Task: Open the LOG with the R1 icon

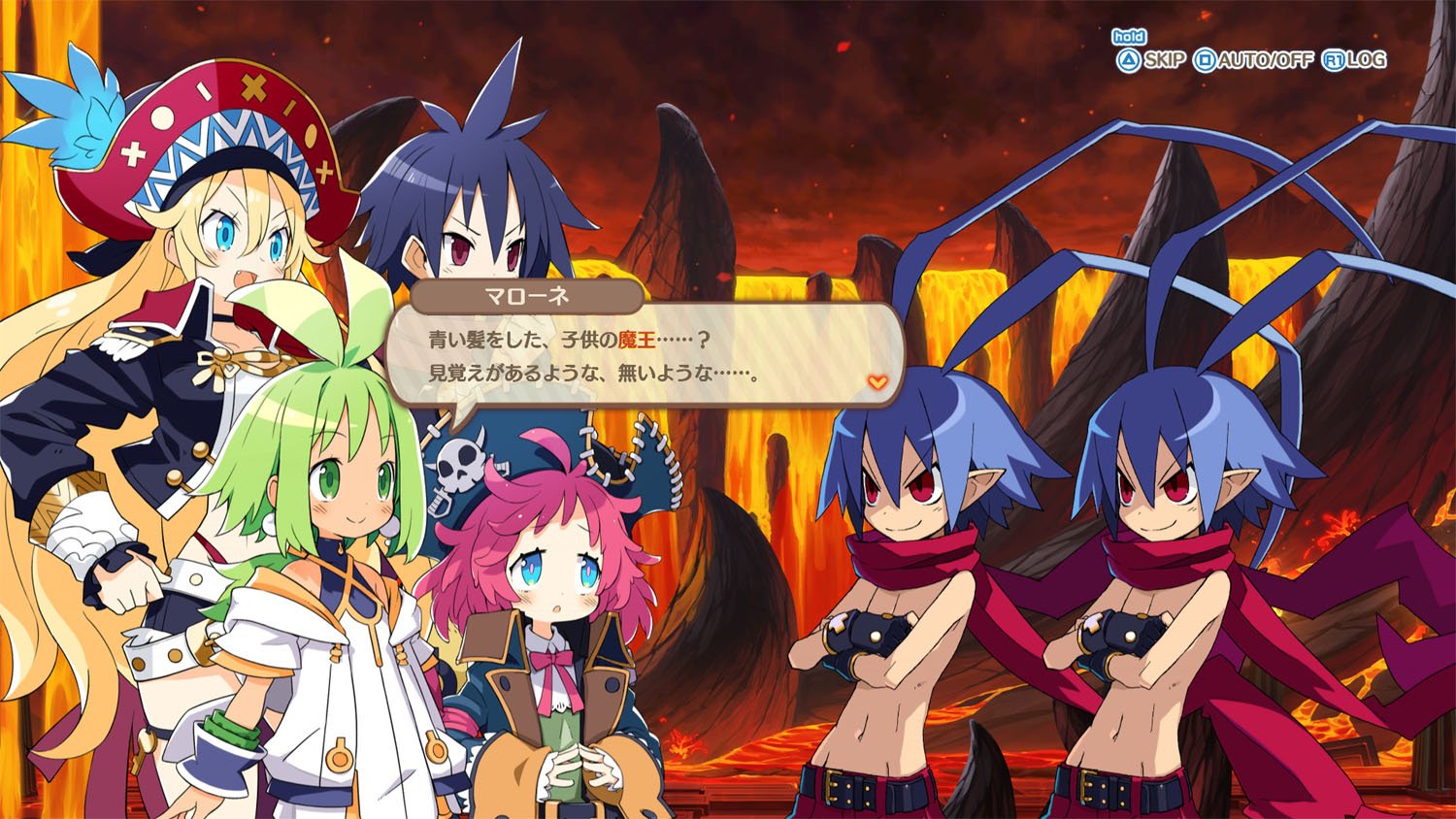Action: [1334, 59]
